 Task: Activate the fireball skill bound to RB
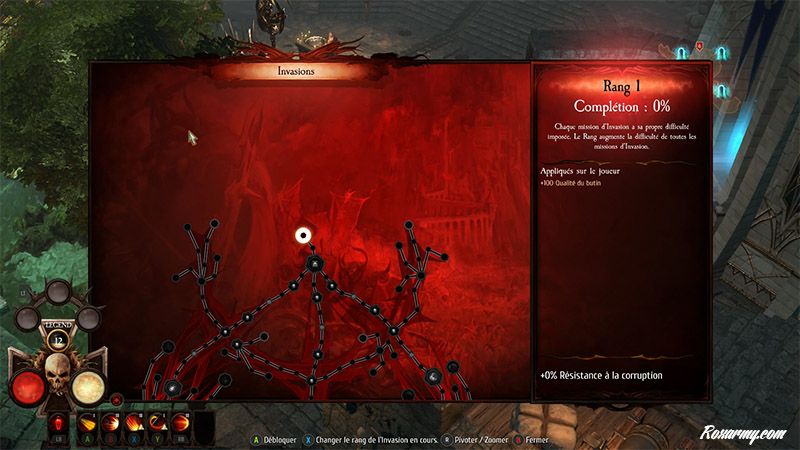181,423
